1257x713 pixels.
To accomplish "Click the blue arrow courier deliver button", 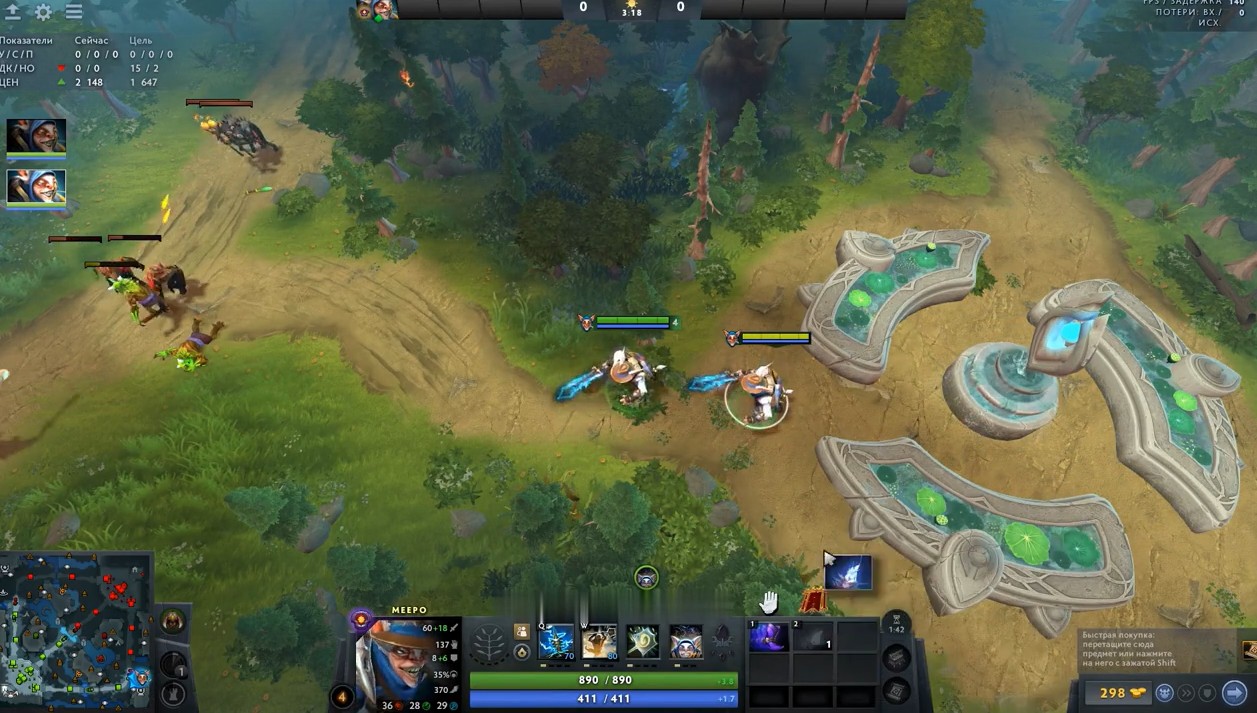I will click(1234, 692).
